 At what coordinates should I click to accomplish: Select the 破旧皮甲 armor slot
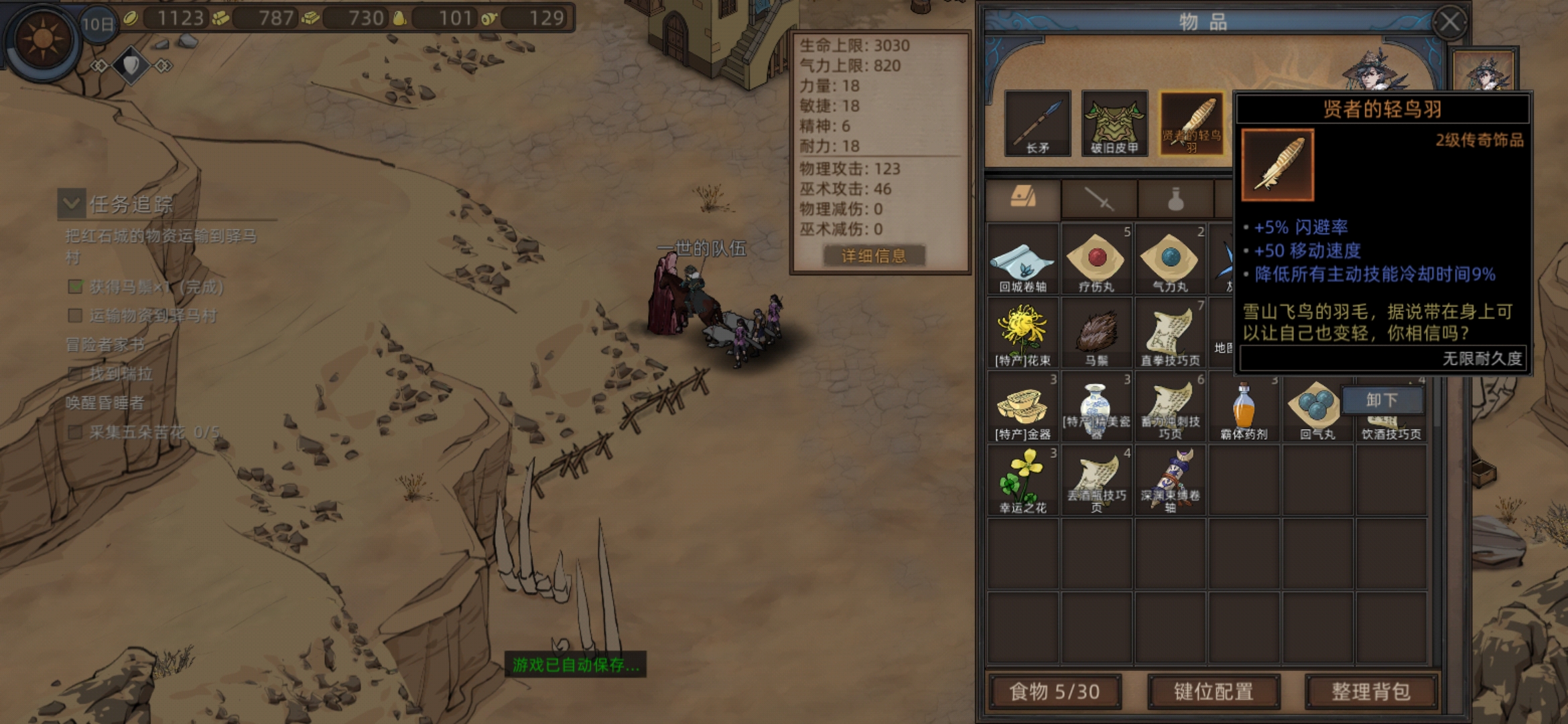tap(1114, 123)
